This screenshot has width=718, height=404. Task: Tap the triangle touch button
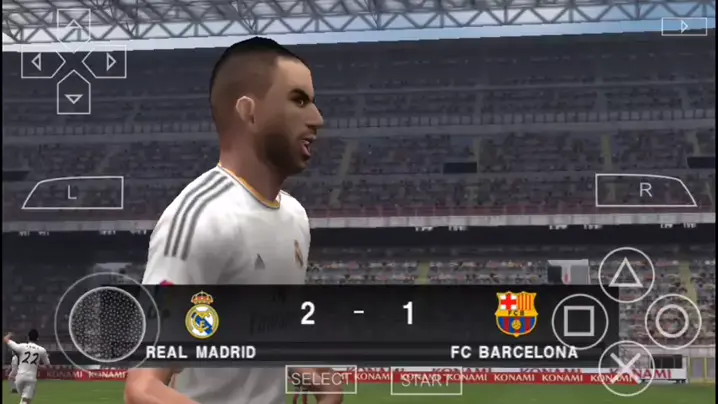(626, 275)
